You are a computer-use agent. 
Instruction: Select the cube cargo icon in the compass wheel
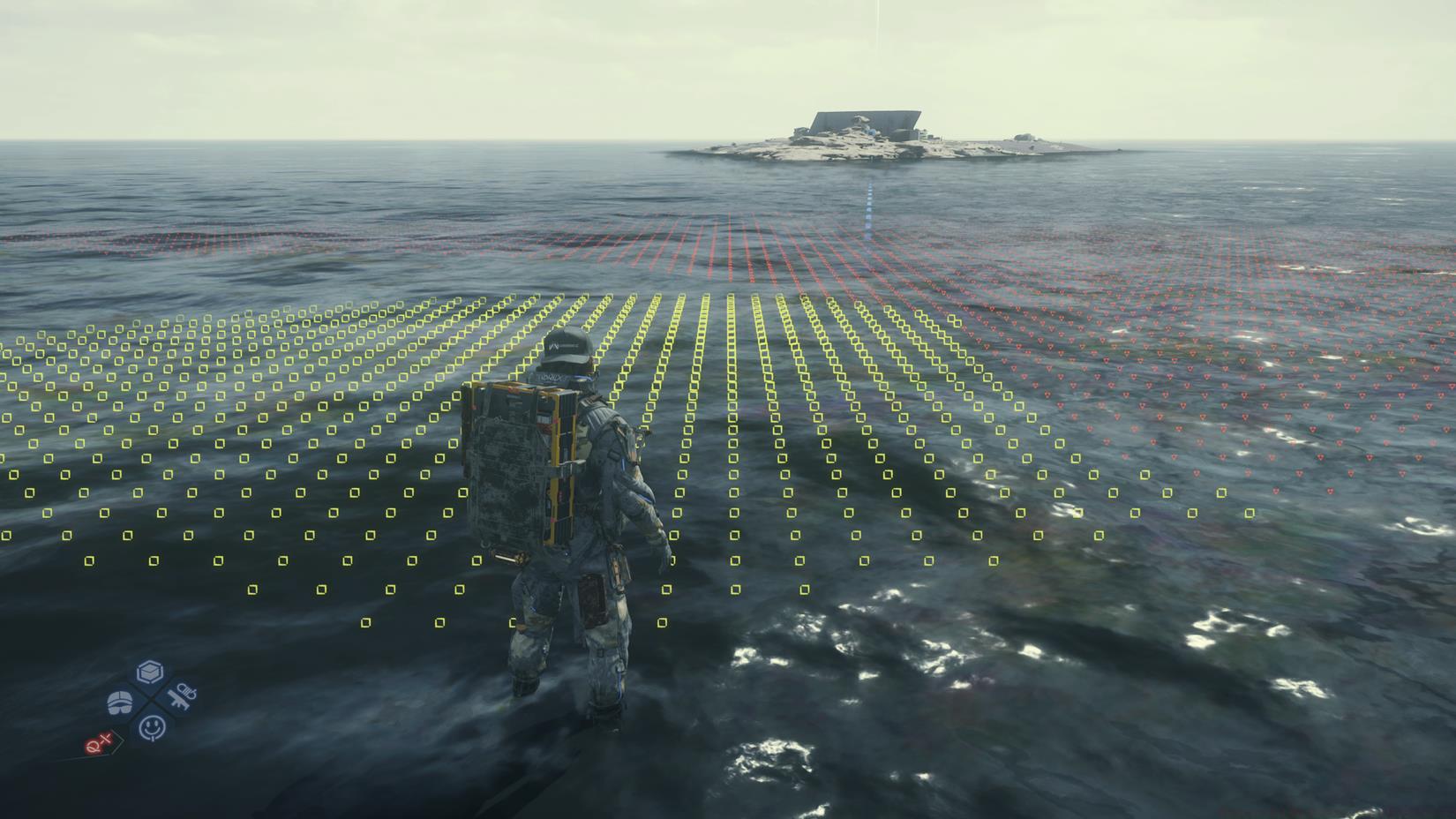151,672
